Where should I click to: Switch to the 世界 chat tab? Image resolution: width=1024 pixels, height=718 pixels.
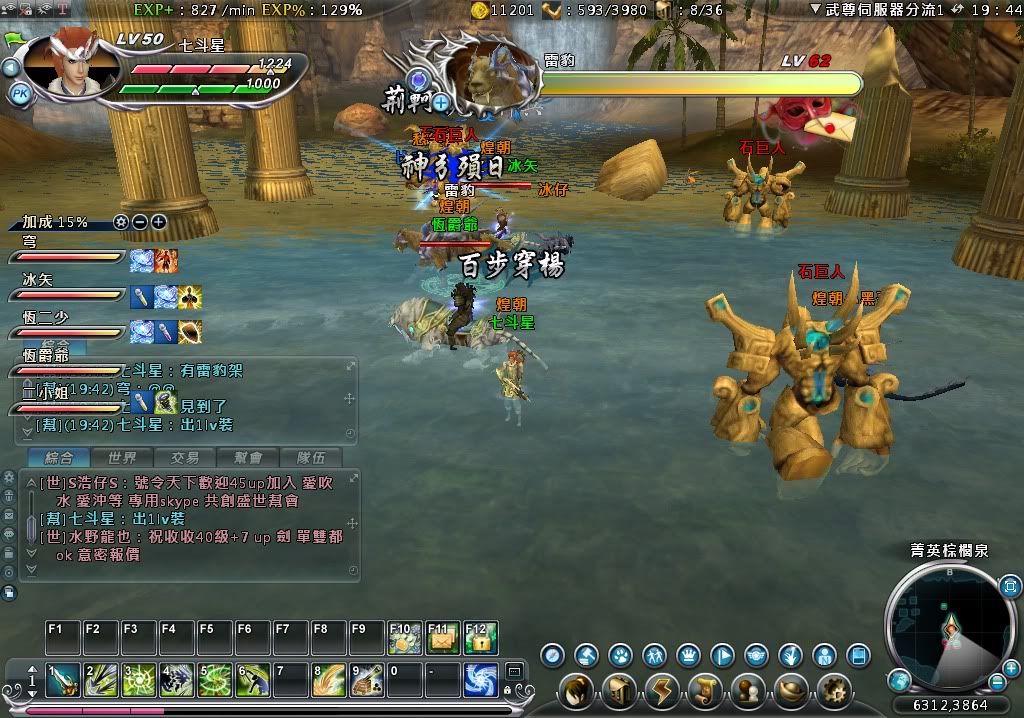click(x=122, y=457)
